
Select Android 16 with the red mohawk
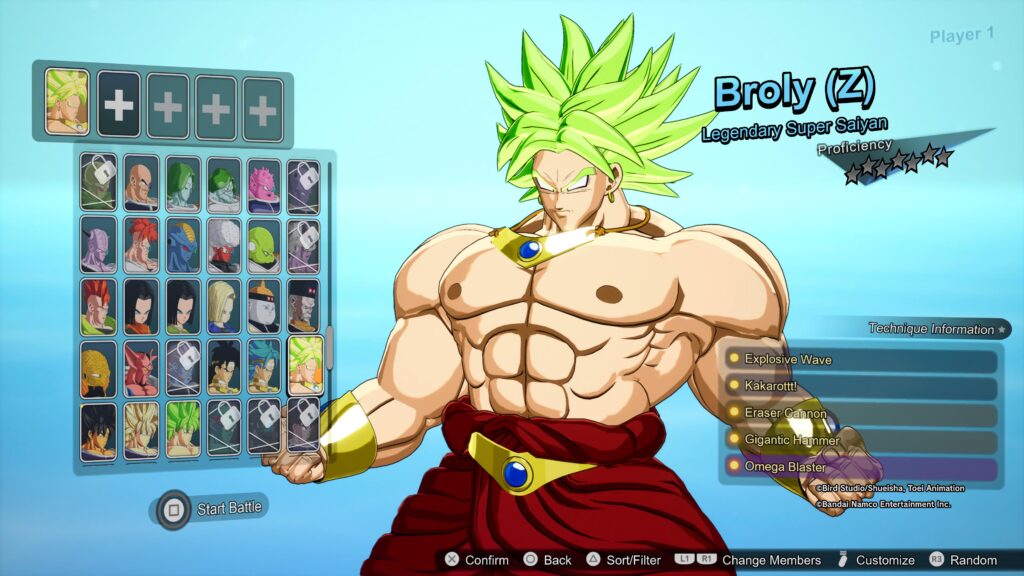coord(99,306)
